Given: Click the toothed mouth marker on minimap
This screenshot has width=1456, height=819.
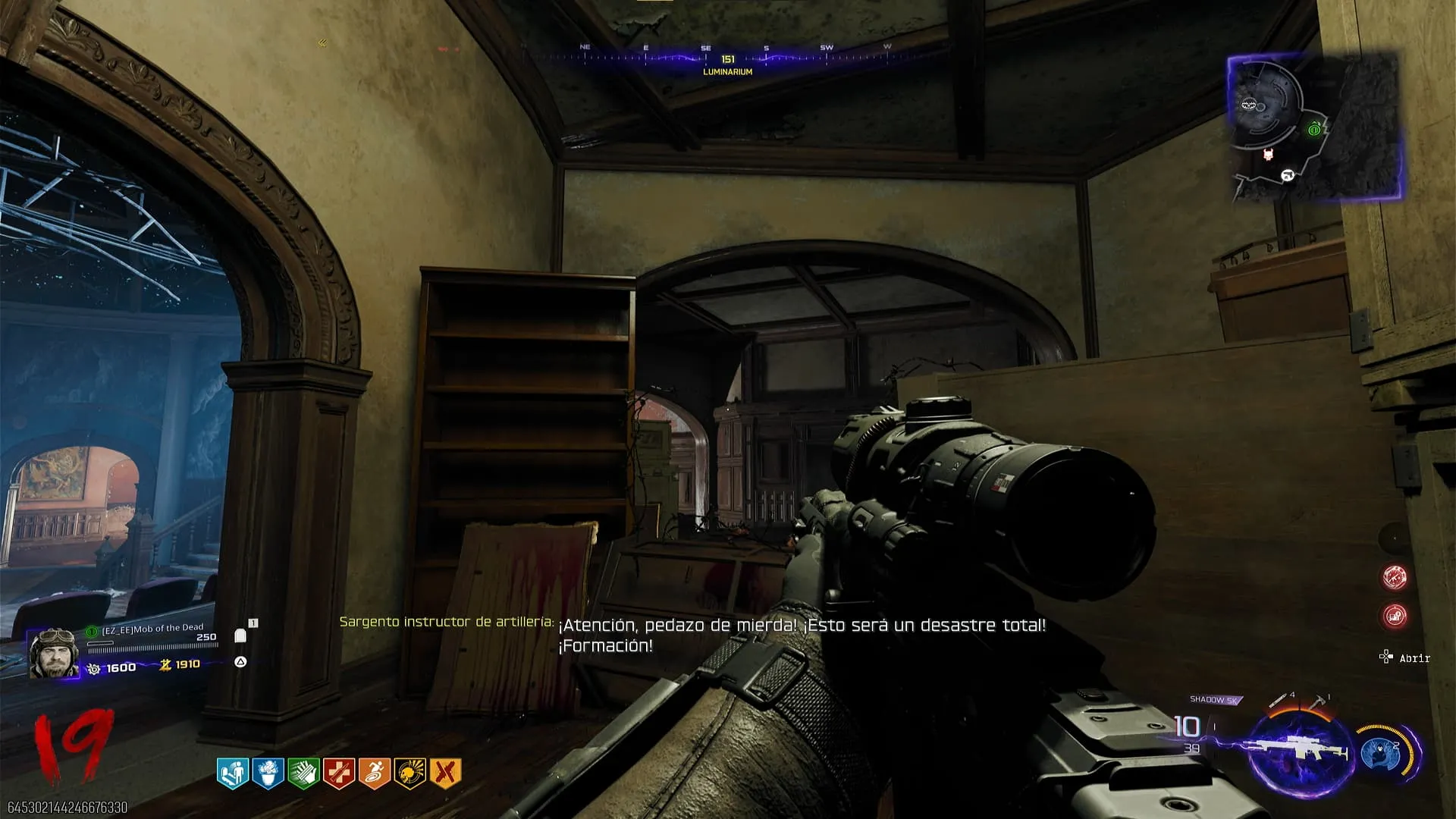Looking at the screenshot, I should [x=1249, y=104].
